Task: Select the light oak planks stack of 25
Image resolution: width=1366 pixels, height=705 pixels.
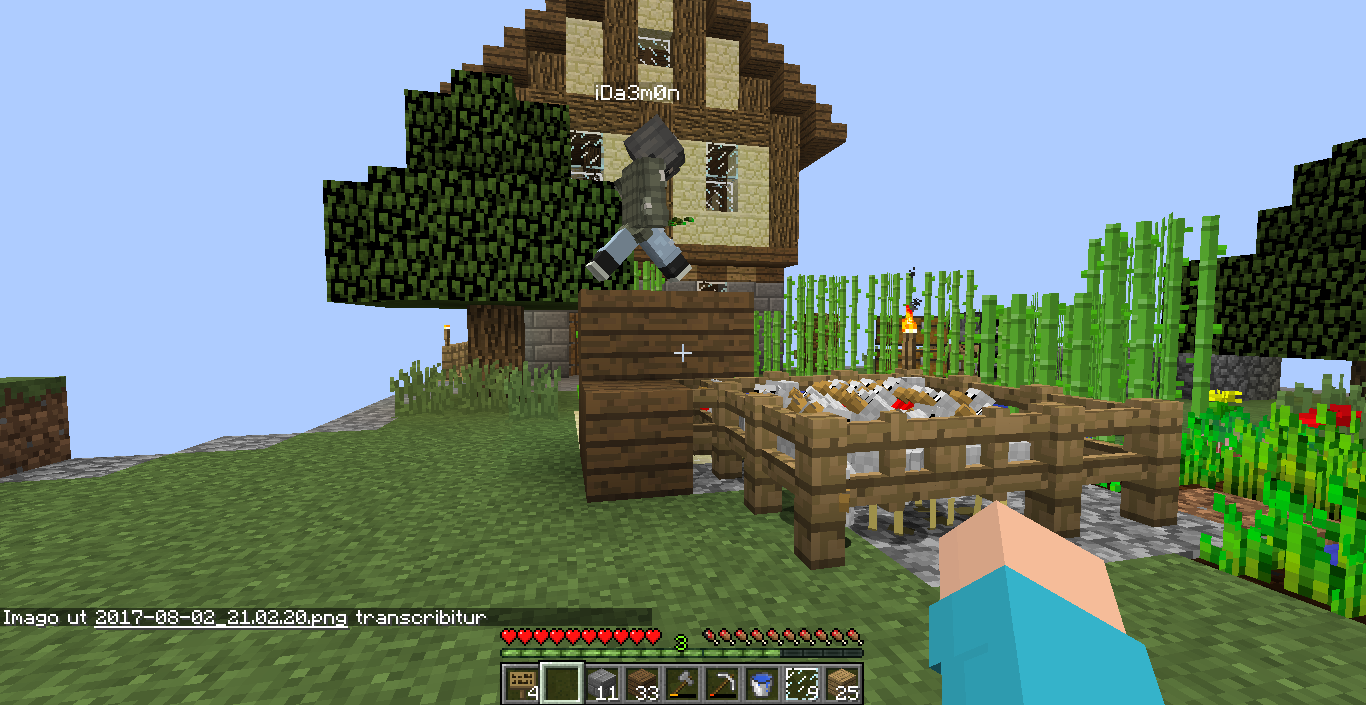Action: [842, 684]
